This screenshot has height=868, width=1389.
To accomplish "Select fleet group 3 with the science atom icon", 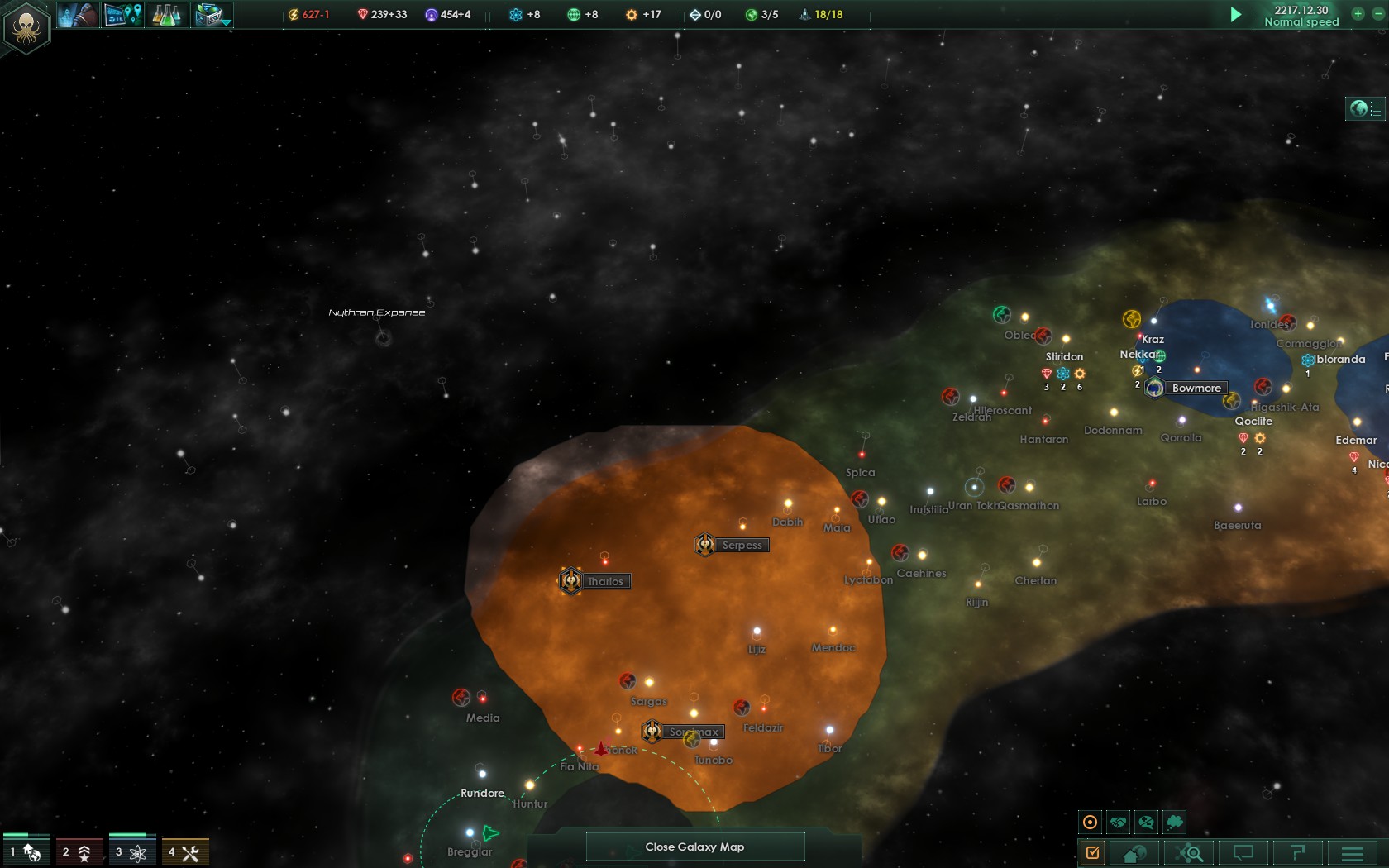I will point(131,852).
